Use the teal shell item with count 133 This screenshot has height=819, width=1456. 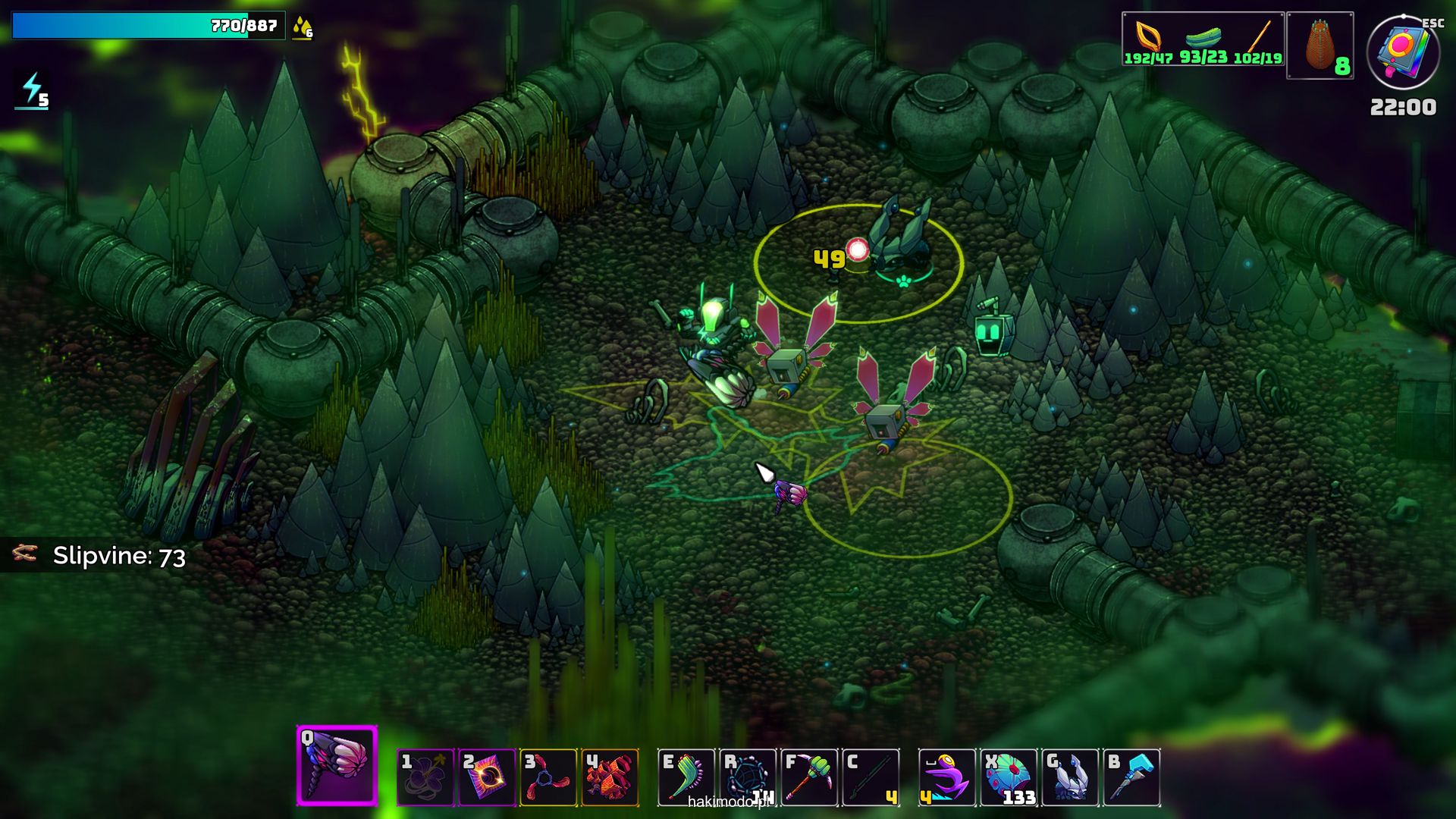1009,777
